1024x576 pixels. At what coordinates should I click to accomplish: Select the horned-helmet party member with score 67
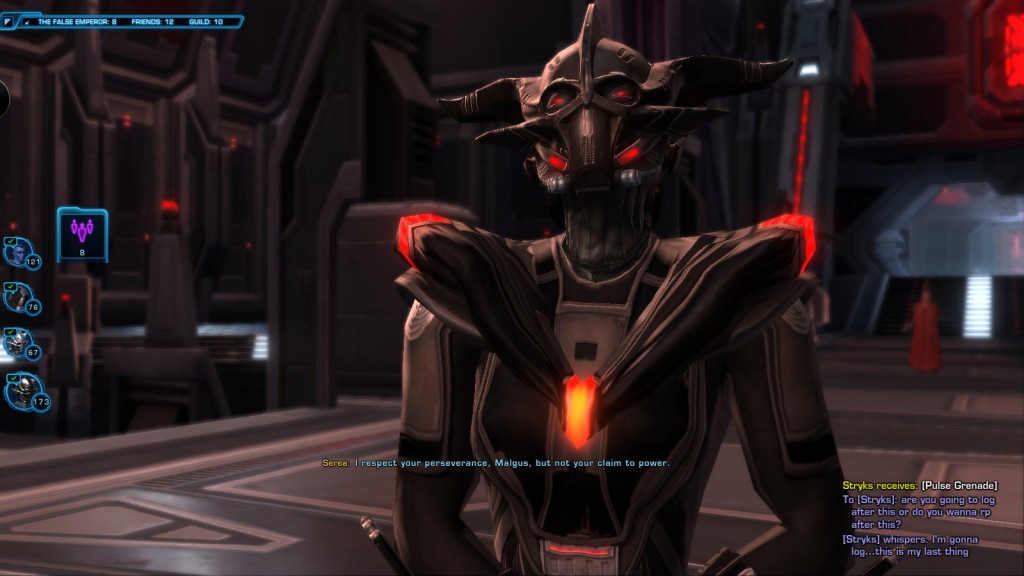pos(18,343)
